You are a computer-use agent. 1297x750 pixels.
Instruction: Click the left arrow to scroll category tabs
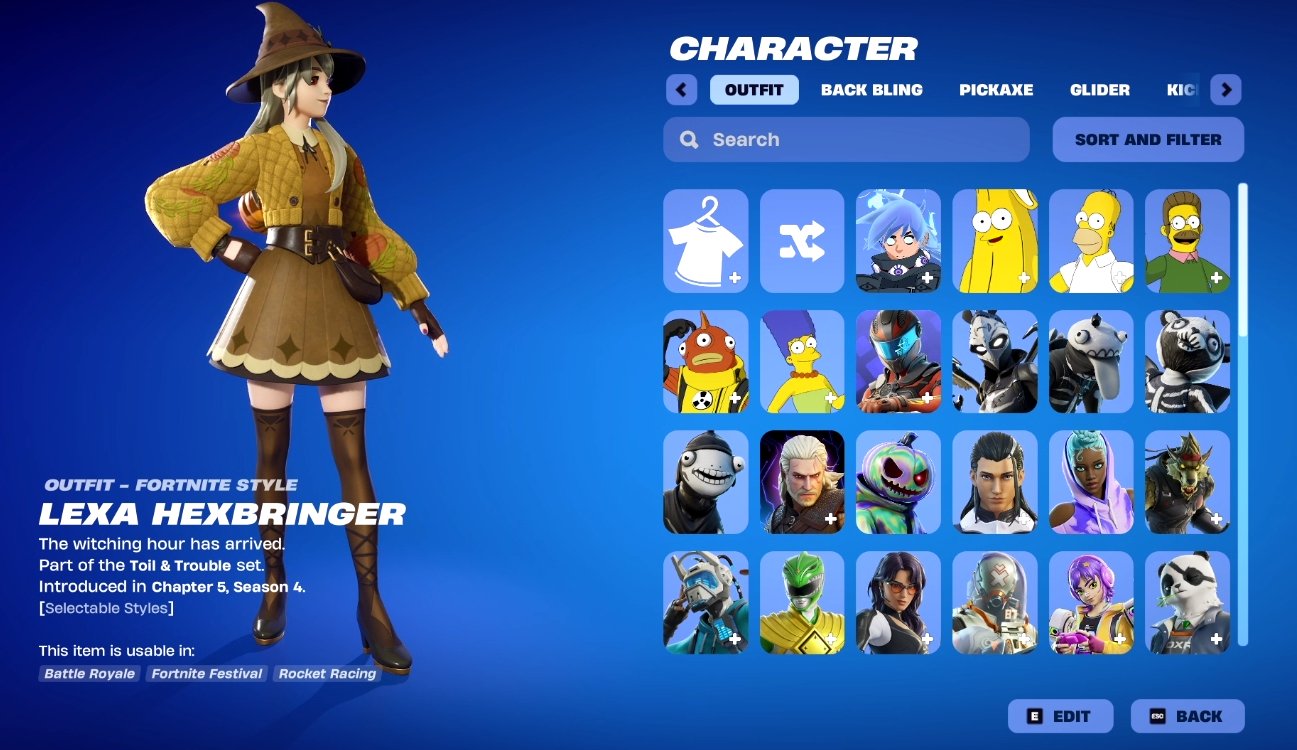tap(681, 89)
